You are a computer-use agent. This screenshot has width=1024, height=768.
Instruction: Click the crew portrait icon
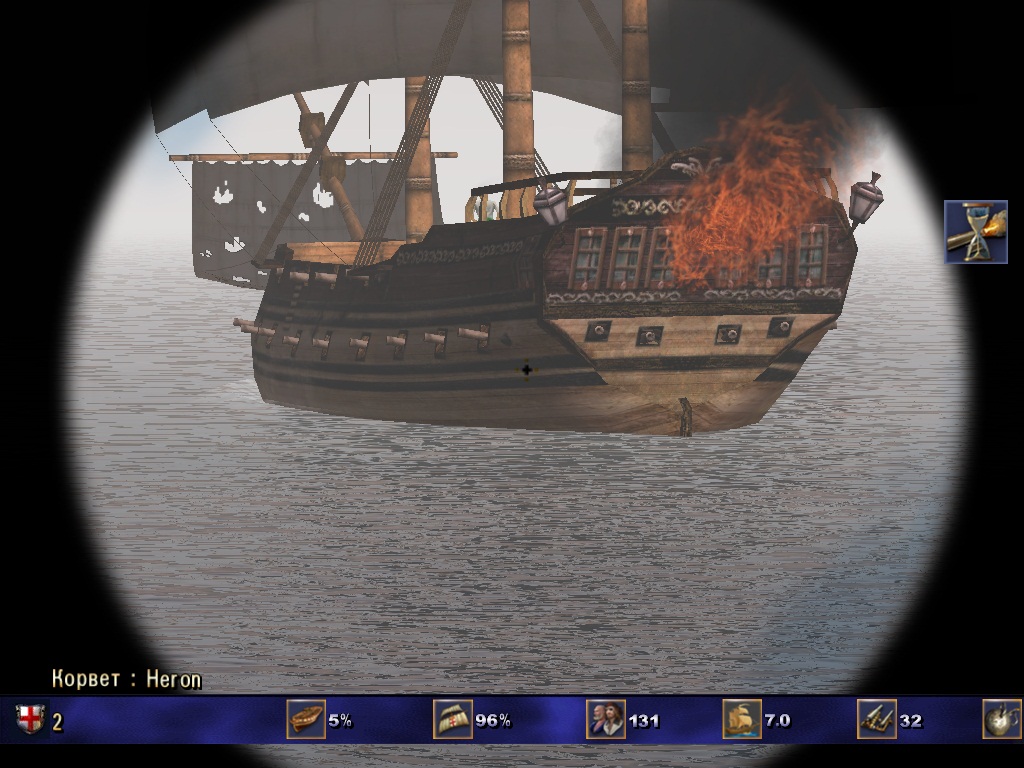[x=606, y=719]
